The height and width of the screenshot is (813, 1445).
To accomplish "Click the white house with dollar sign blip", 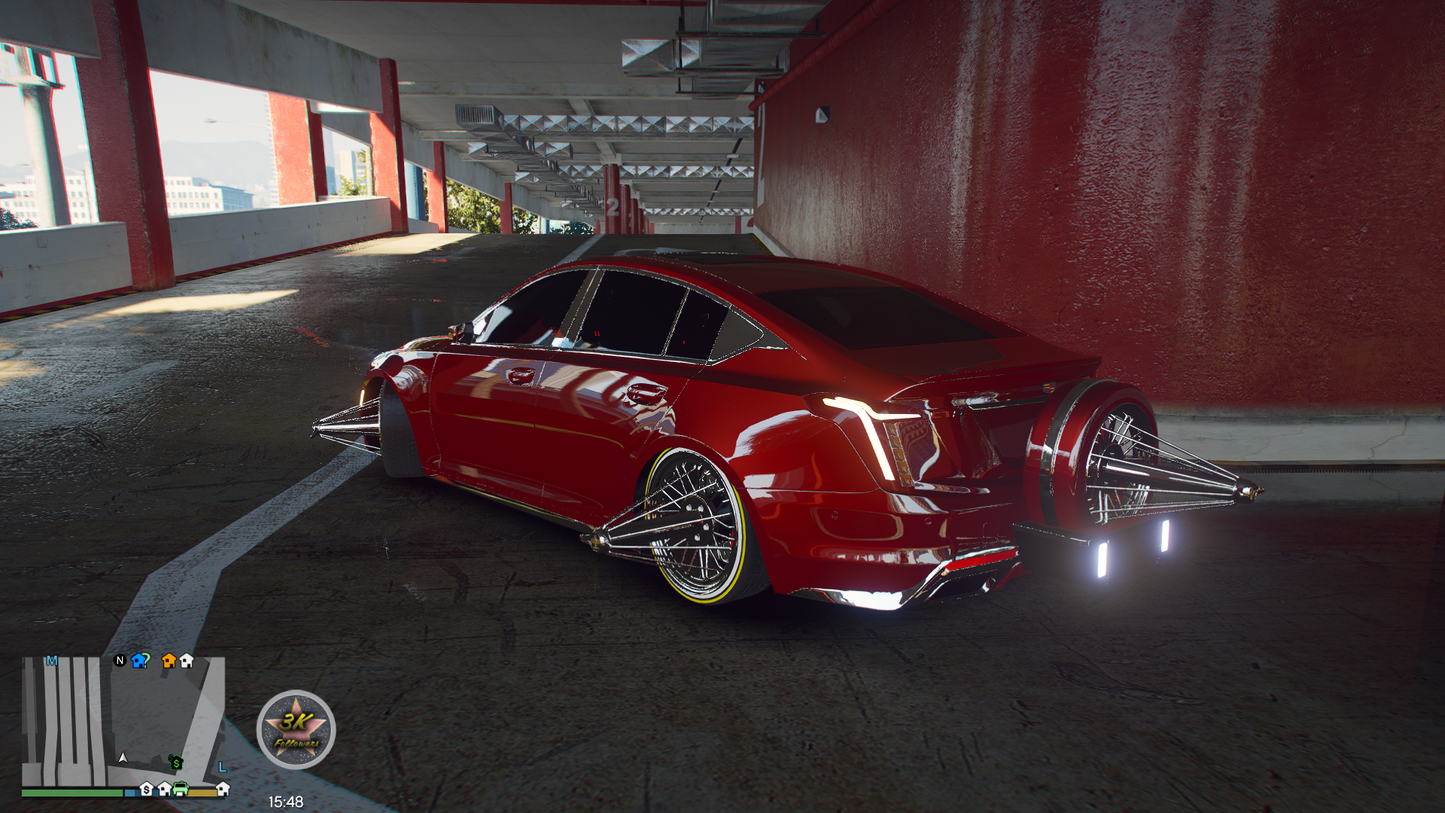I will coord(146,789).
